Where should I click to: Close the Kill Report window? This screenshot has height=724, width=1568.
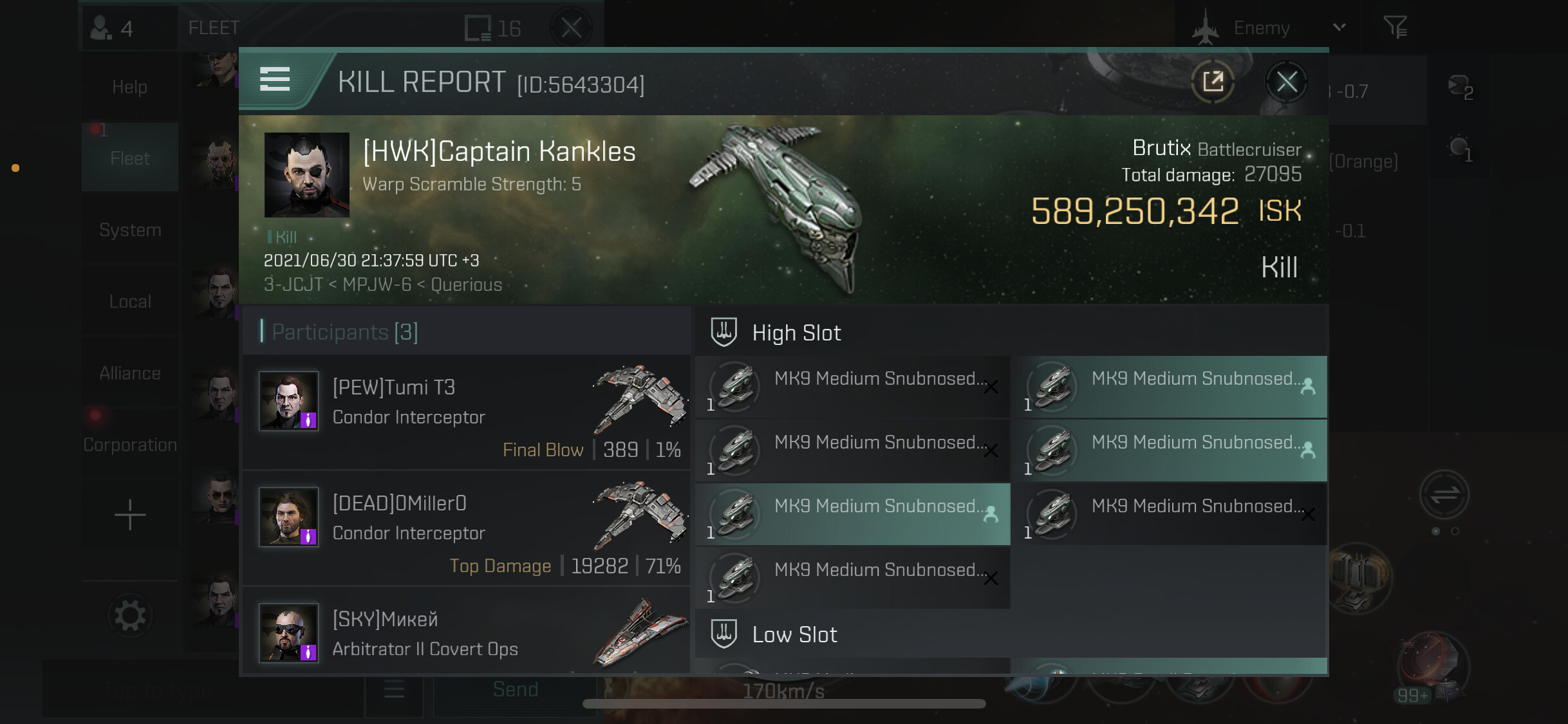(x=1286, y=82)
